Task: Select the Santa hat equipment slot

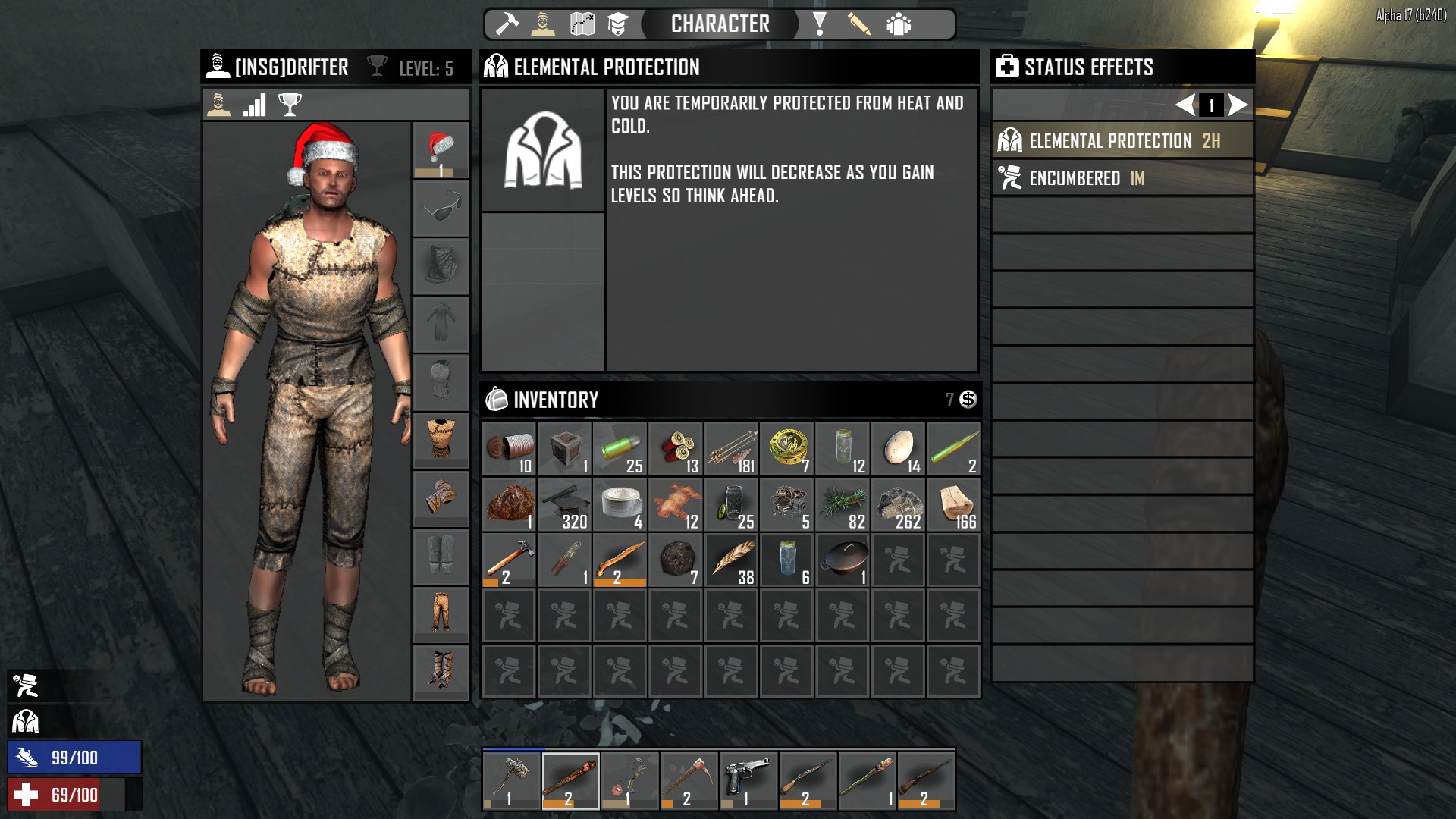Action: pos(441,150)
